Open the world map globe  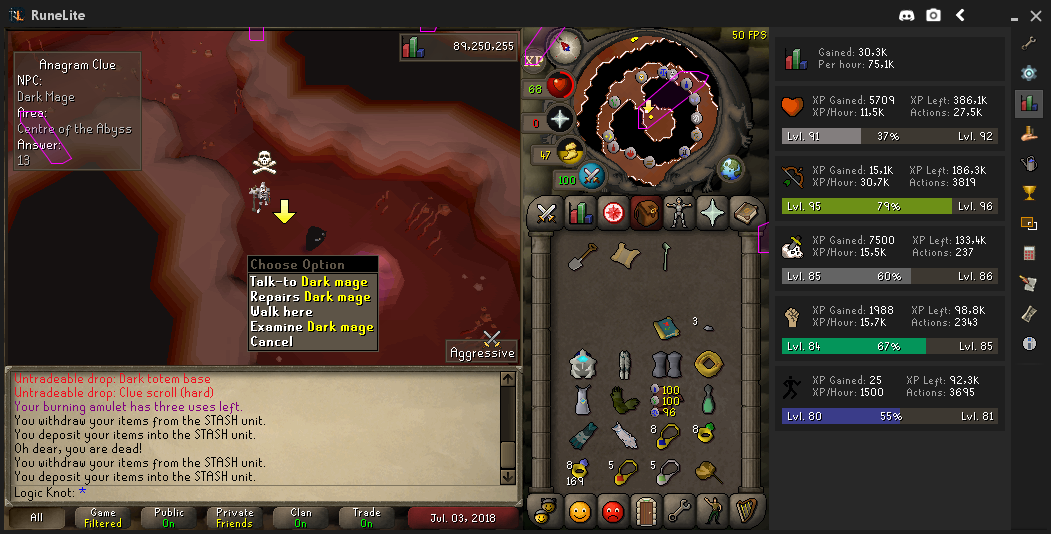731,167
